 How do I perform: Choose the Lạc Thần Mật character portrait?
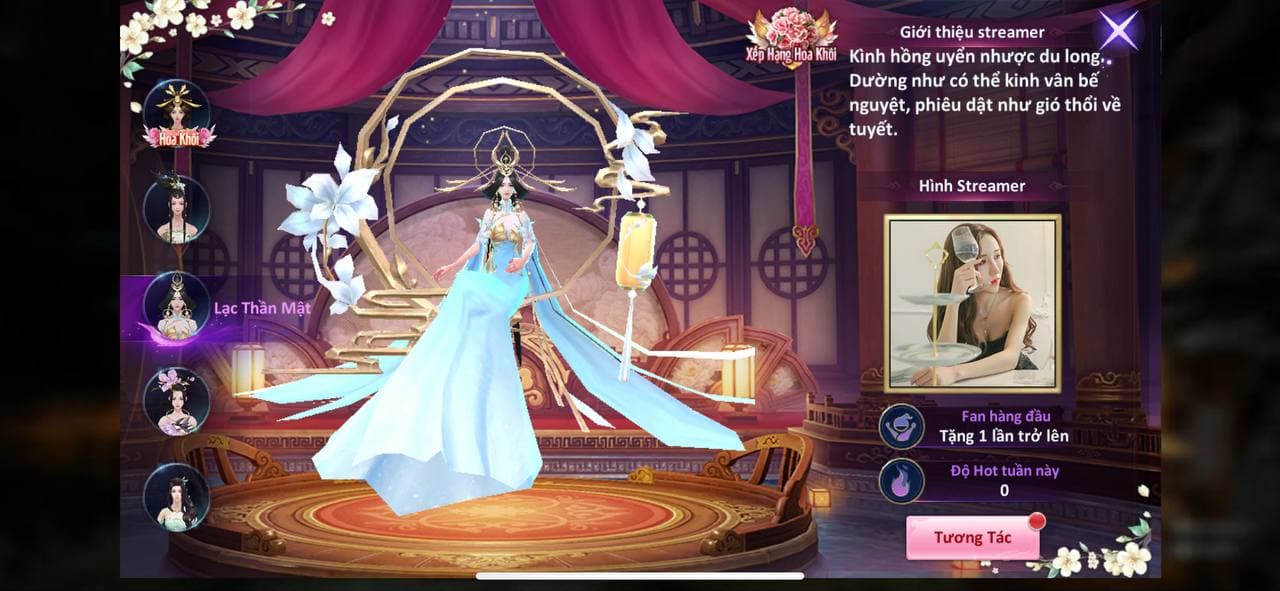(177, 305)
